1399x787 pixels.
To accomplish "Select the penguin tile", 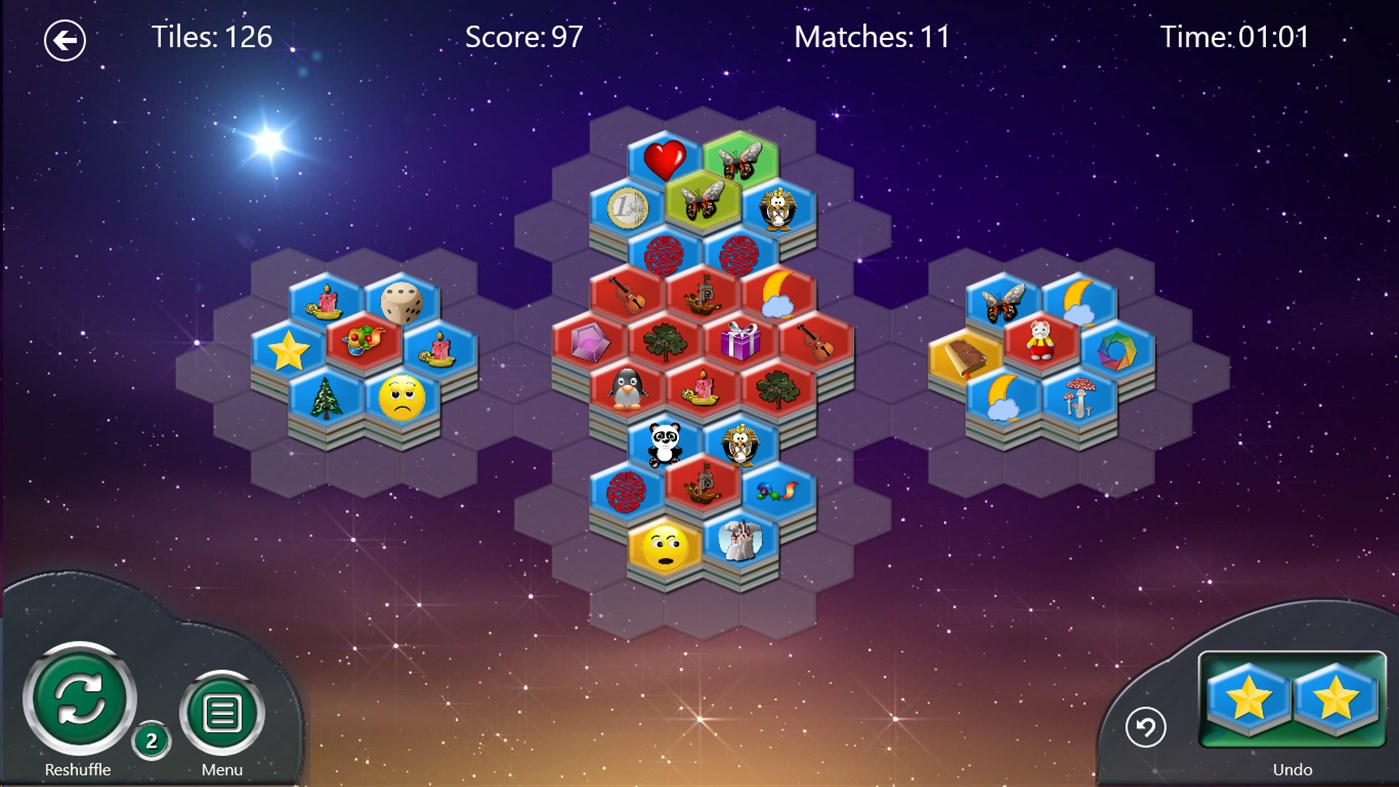I will [624, 385].
